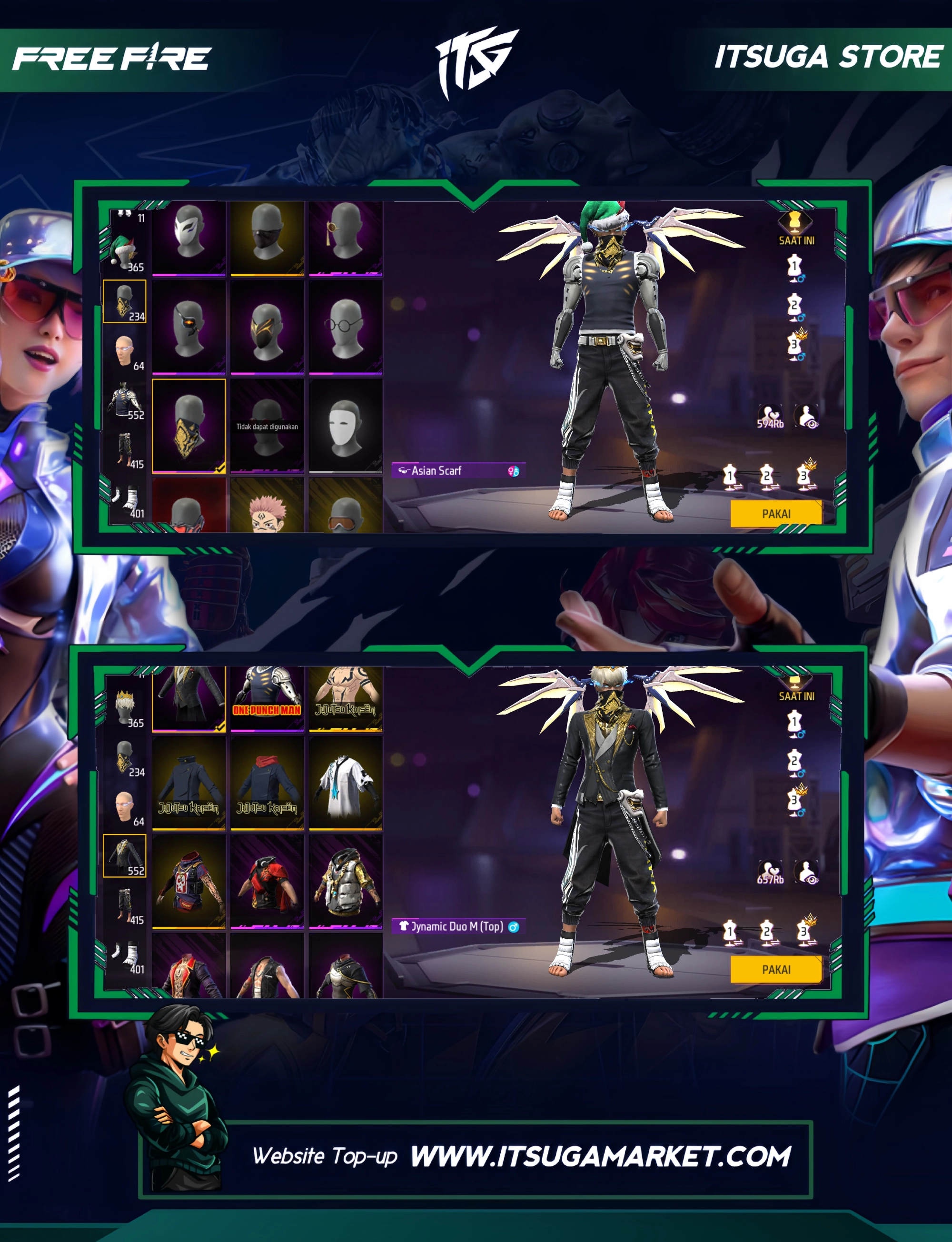
Task: Select the One Punch Man top
Action: (x=267, y=698)
